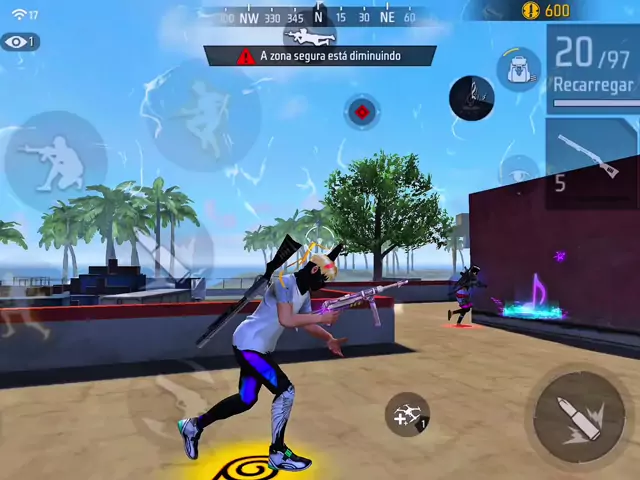Activate the healing drone item

coord(407,415)
